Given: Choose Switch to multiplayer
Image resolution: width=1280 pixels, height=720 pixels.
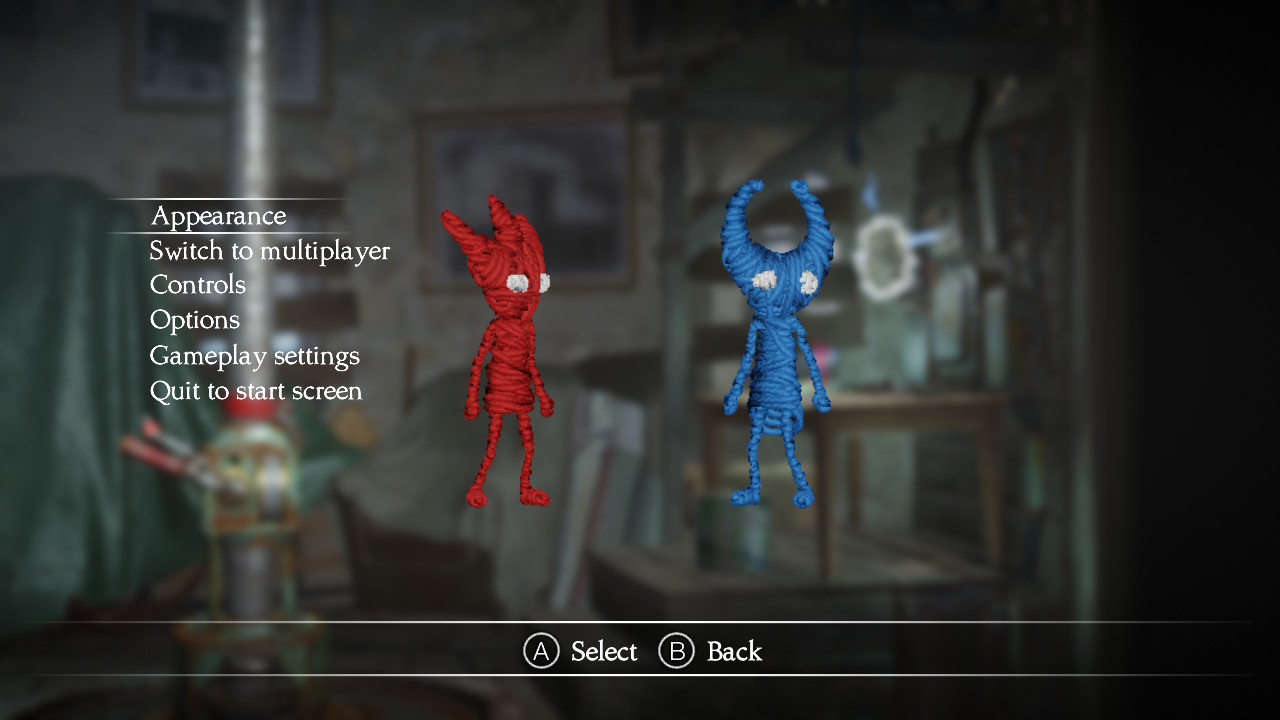Looking at the screenshot, I should point(269,251).
